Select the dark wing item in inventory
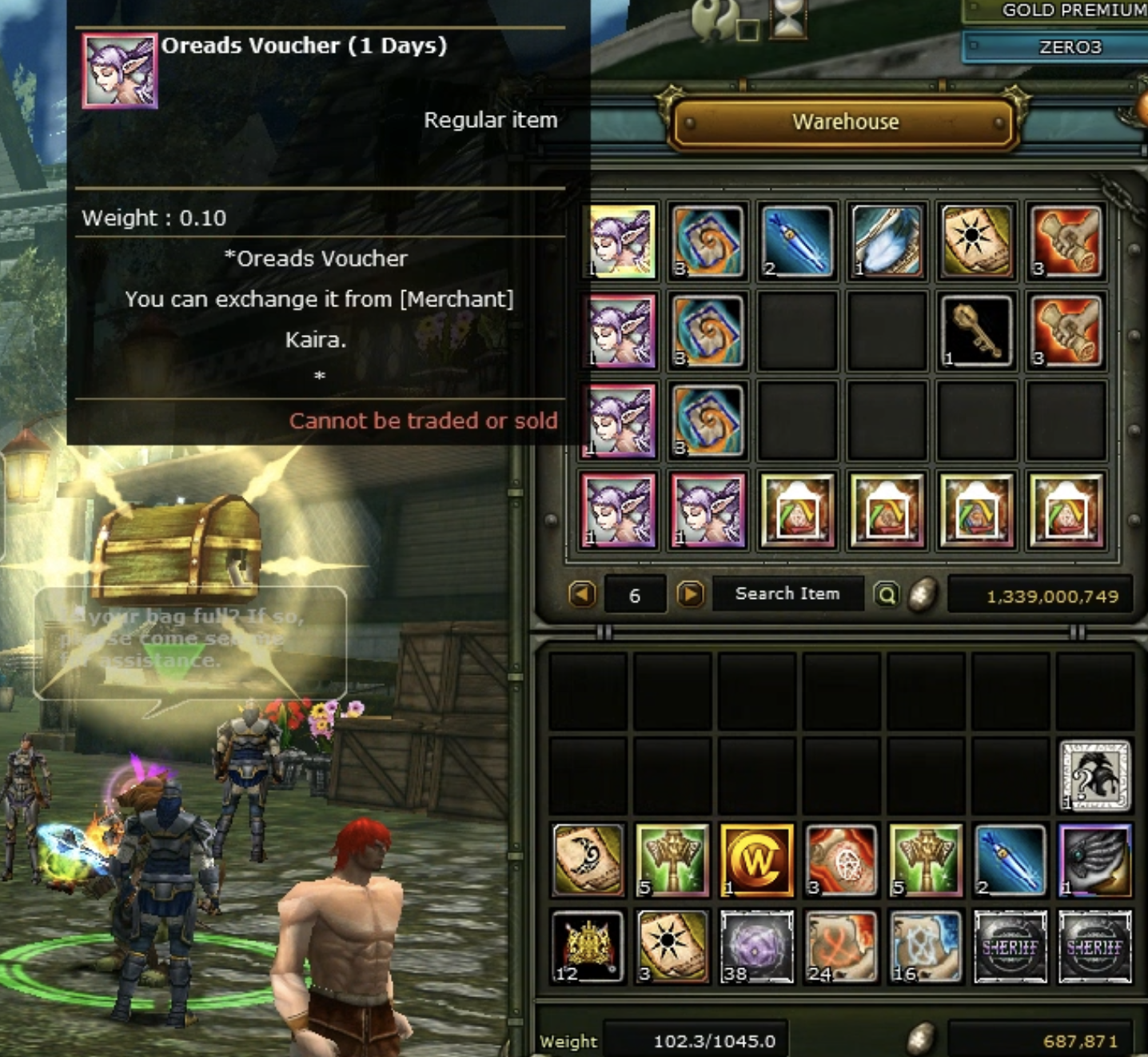This screenshot has width=1148, height=1057. point(1094,860)
